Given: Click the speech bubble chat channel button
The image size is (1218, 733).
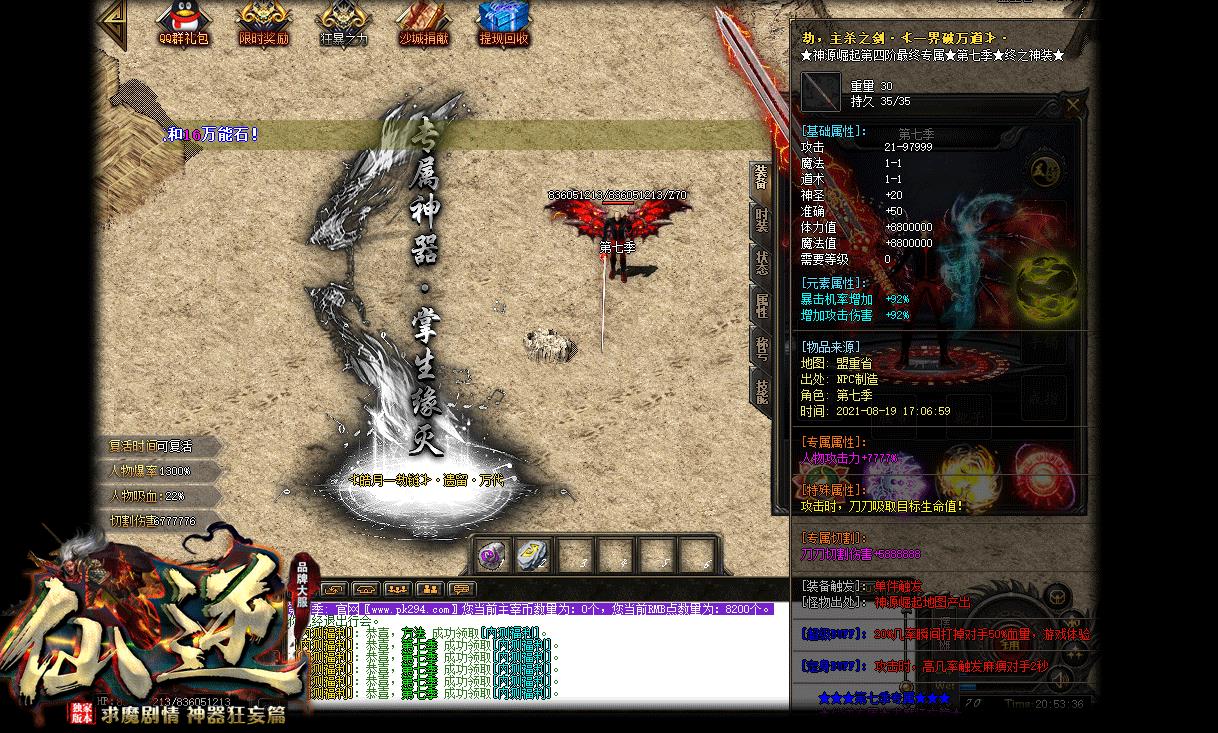Looking at the screenshot, I should [461, 589].
